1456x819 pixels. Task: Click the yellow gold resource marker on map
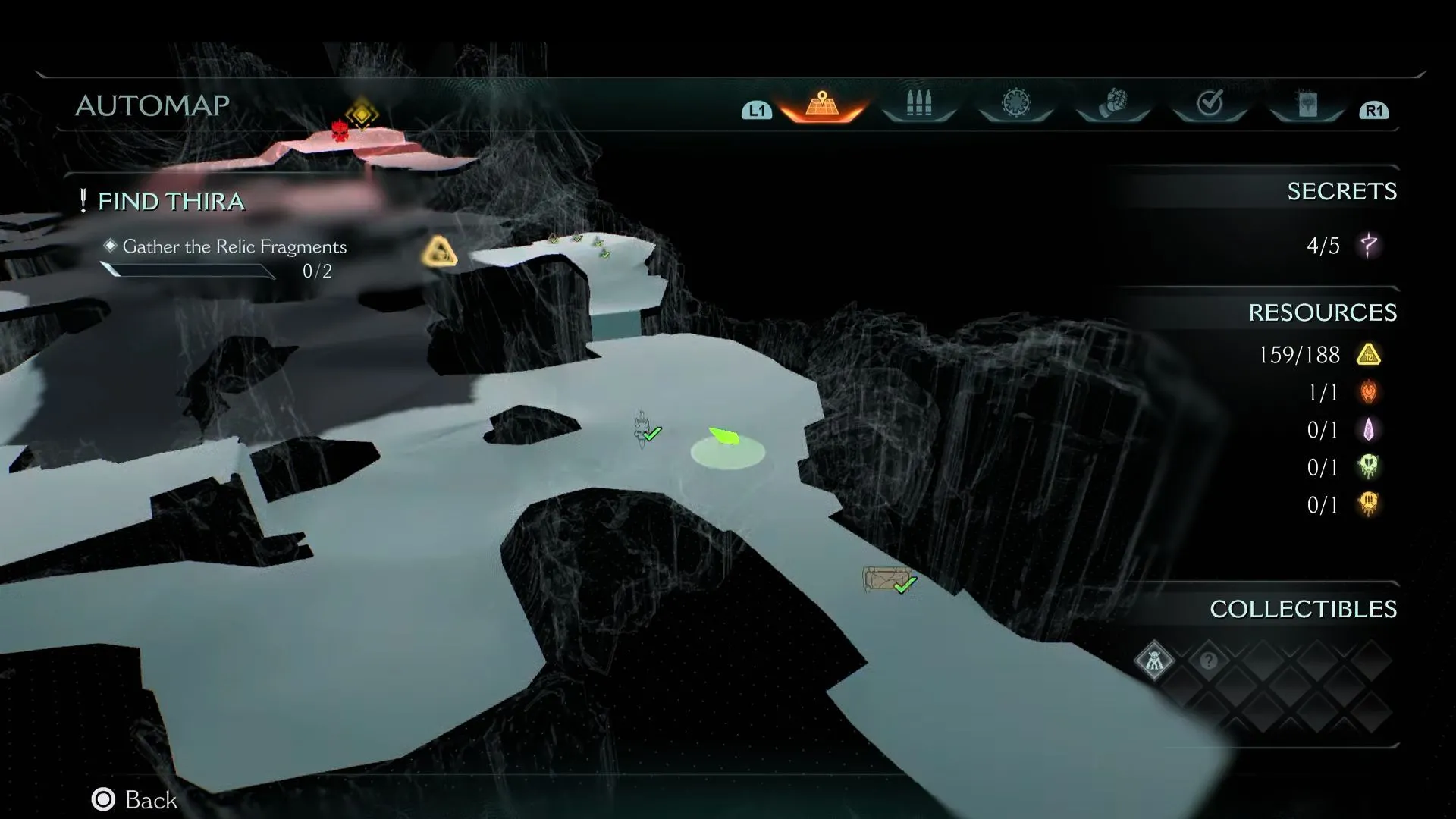(x=439, y=253)
